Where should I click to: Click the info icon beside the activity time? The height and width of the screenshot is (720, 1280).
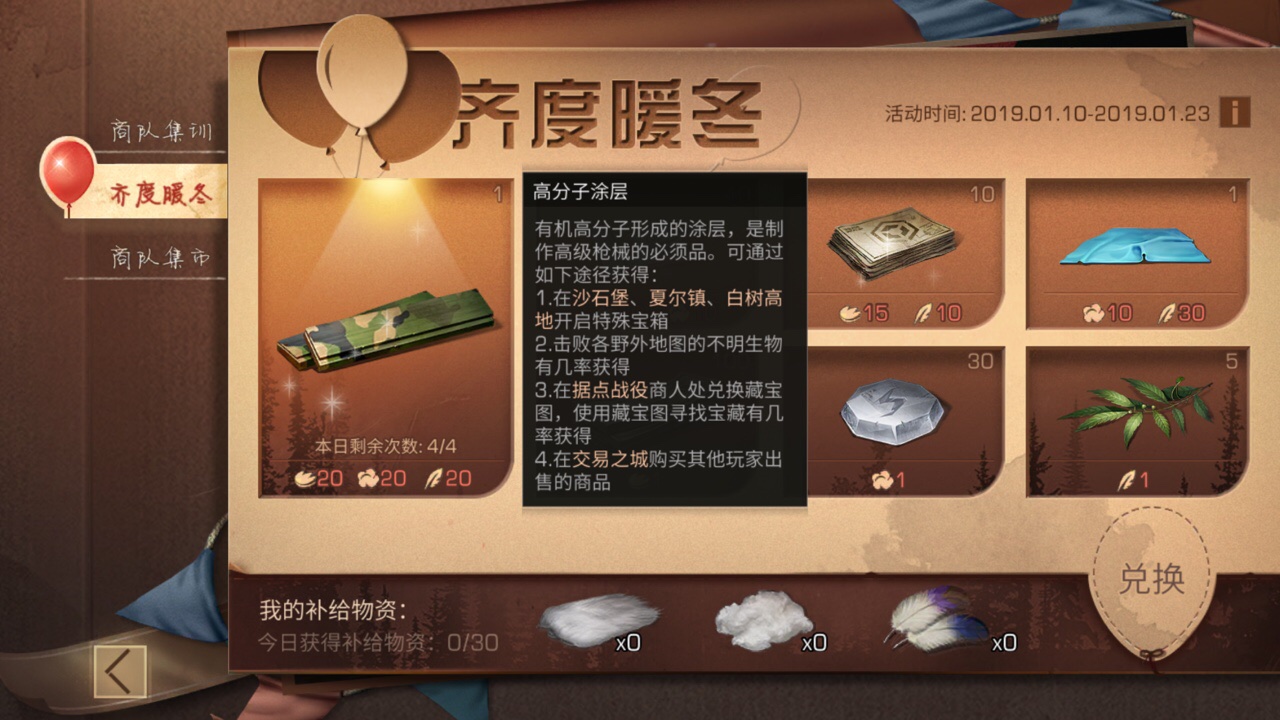(1234, 114)
